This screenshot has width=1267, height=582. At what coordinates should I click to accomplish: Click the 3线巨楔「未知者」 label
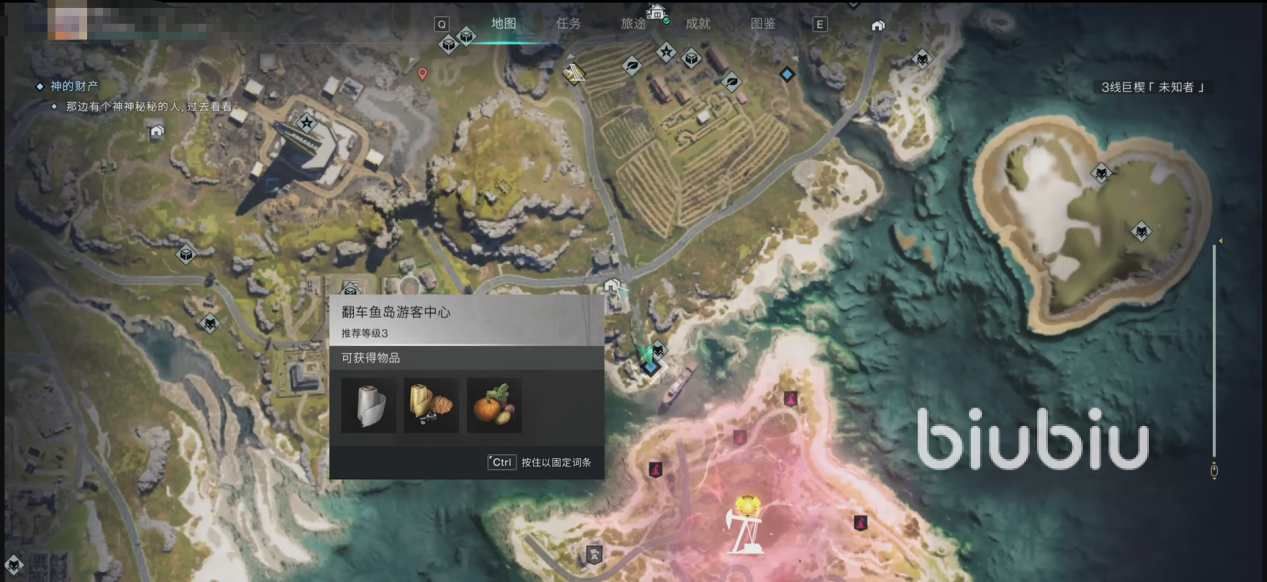point(1153,87)
